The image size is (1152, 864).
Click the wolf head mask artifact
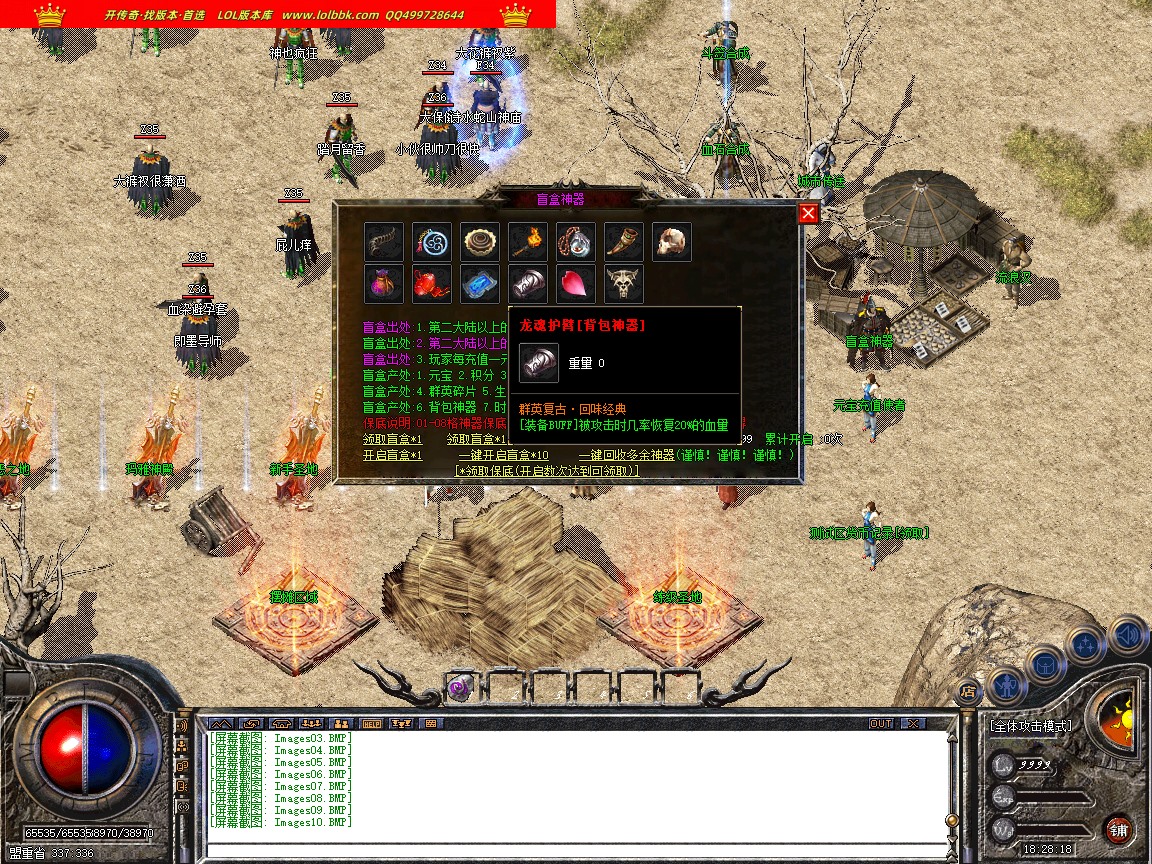click(x=624, y=284)
